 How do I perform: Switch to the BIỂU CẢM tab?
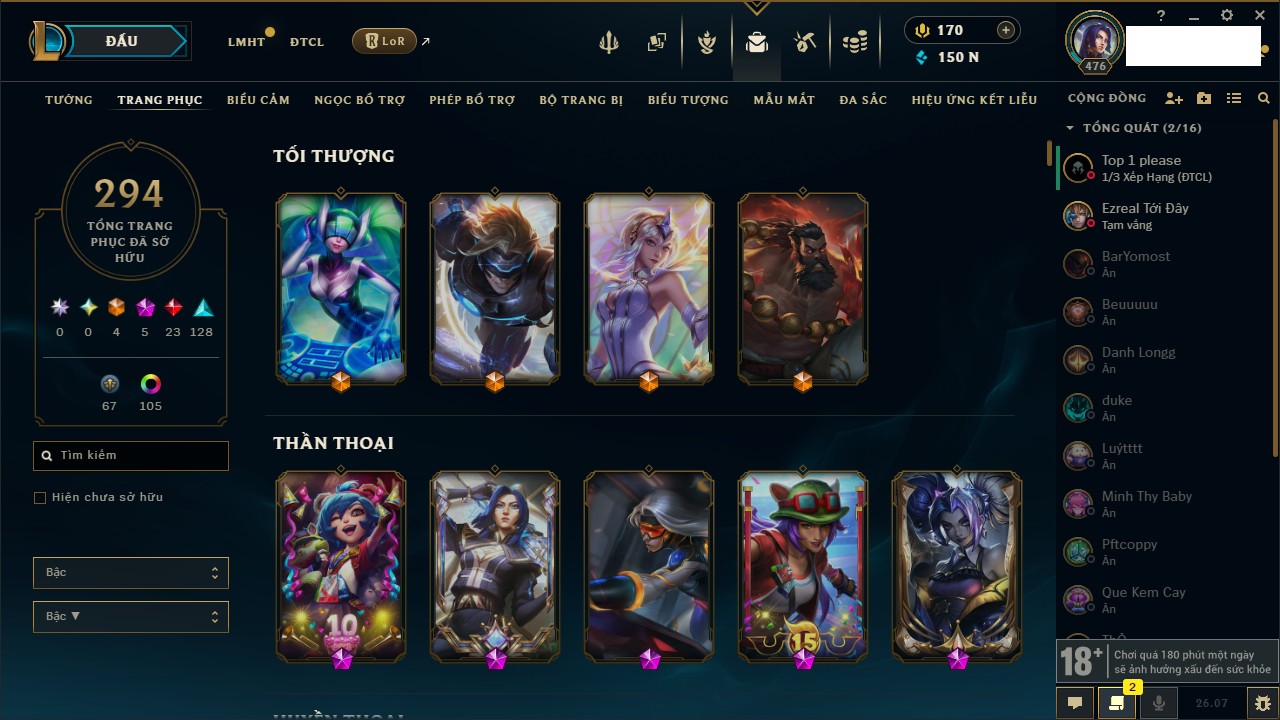[x=258, y=100]
